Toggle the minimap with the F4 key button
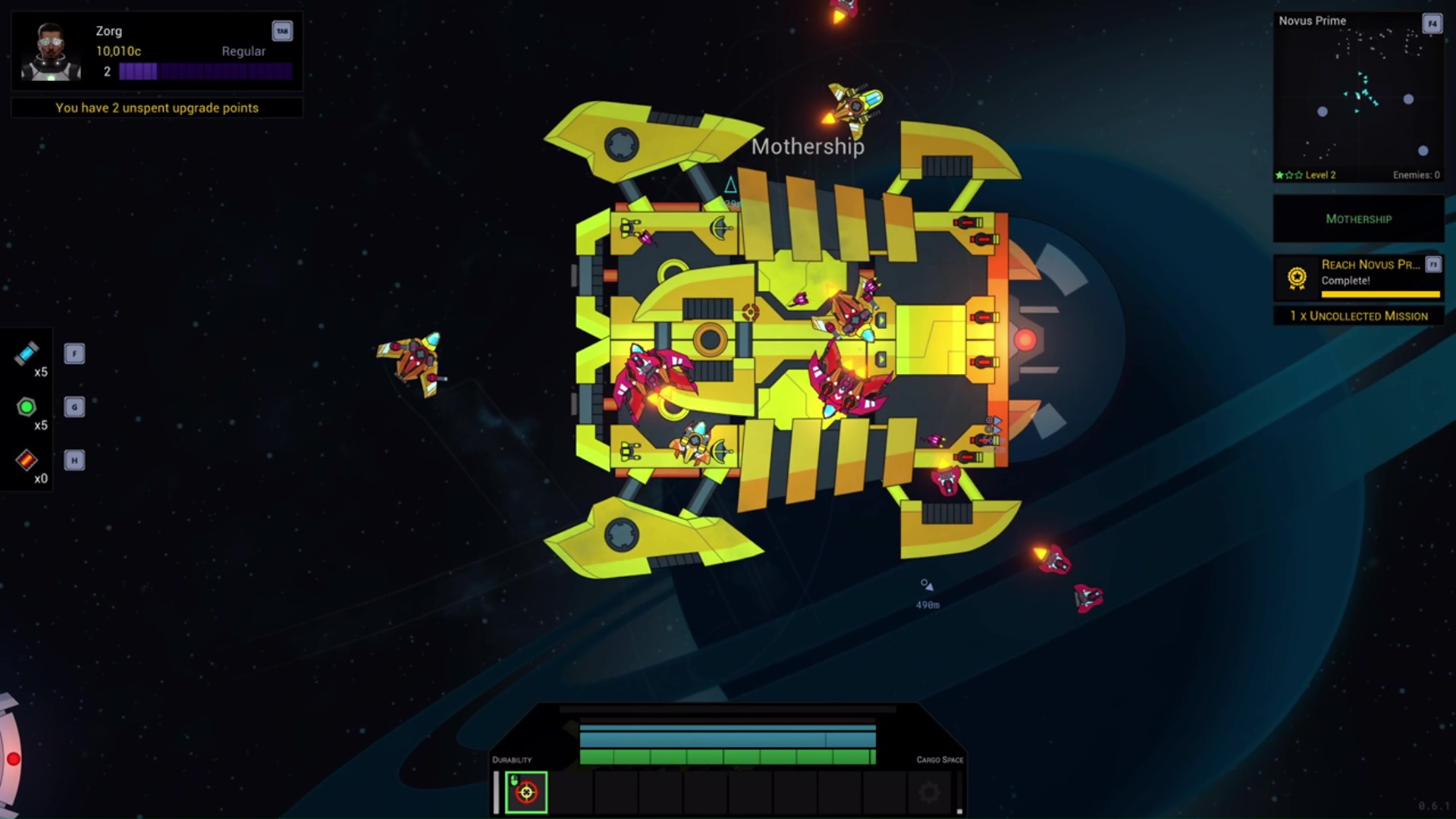Viewport: 1456px width, 819px height. [x=1432, y=24]
